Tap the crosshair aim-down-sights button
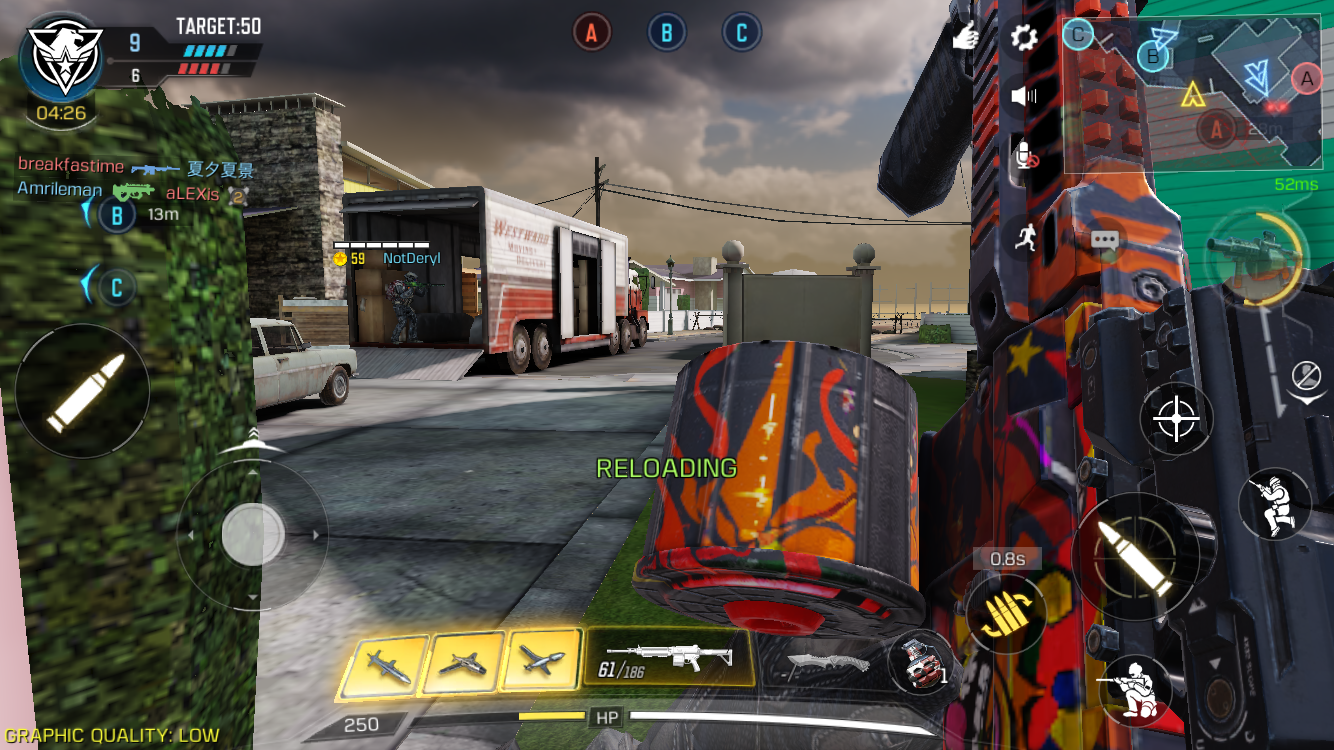The height and width of the screenshot is (750, 1334). 1176,419
